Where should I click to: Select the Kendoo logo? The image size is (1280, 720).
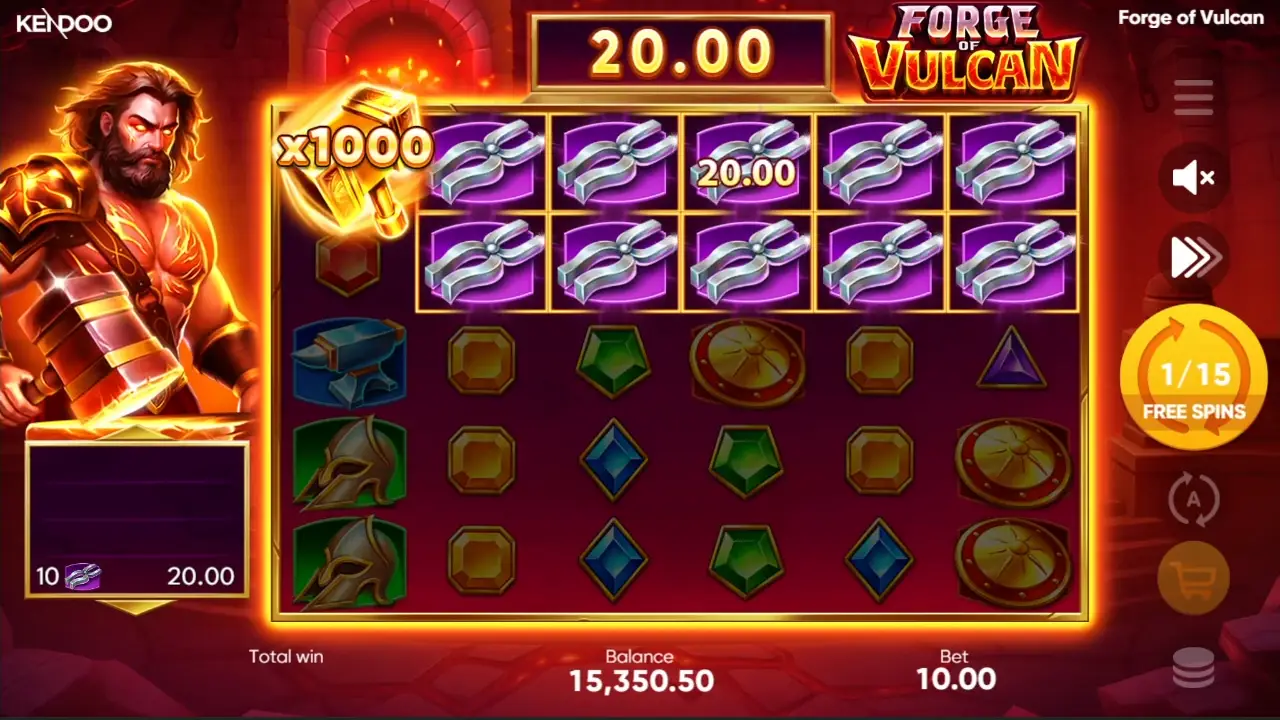pyautogui.click(x=66, y=24)
